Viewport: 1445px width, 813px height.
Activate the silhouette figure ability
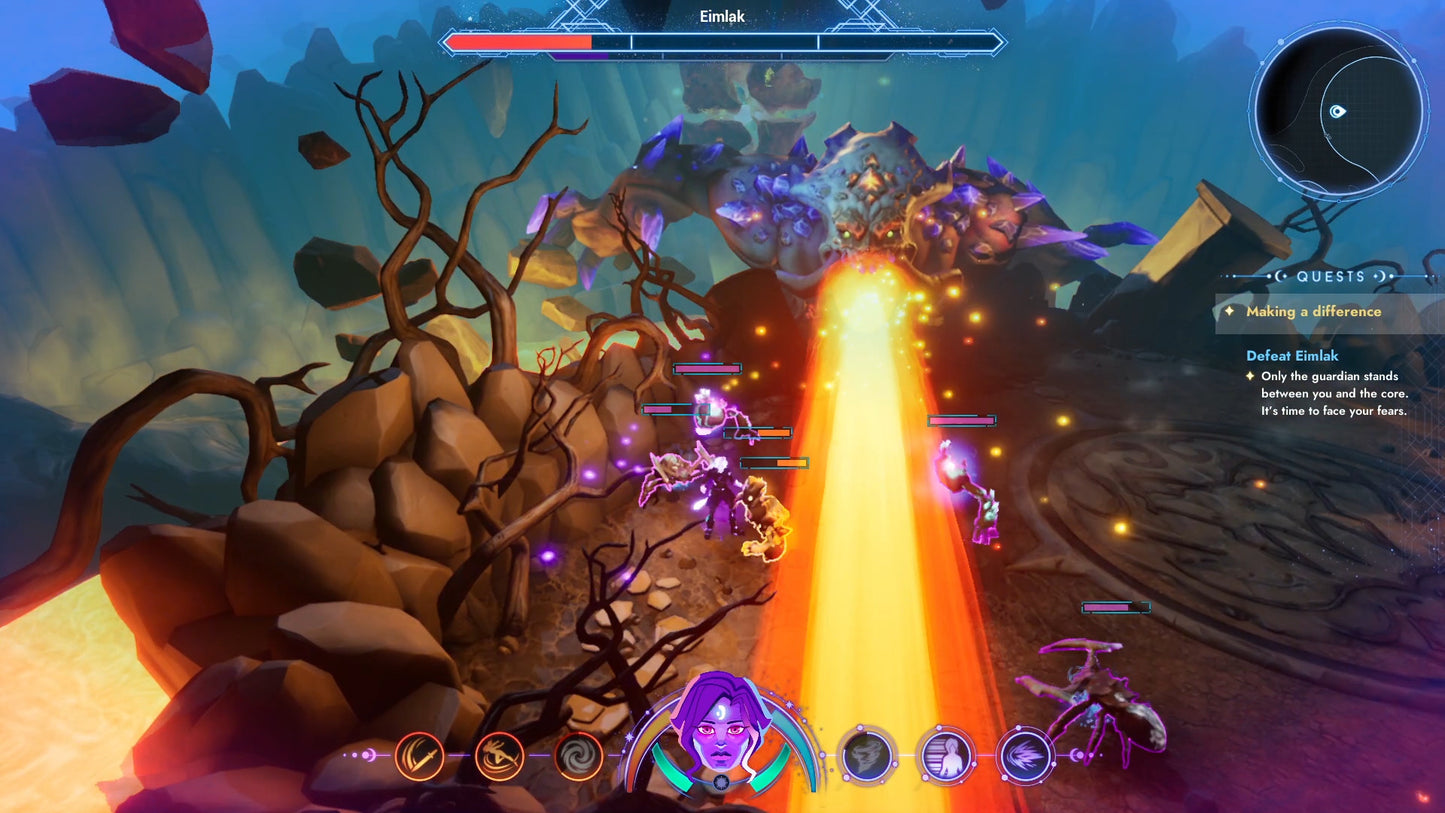pos(945,755)
